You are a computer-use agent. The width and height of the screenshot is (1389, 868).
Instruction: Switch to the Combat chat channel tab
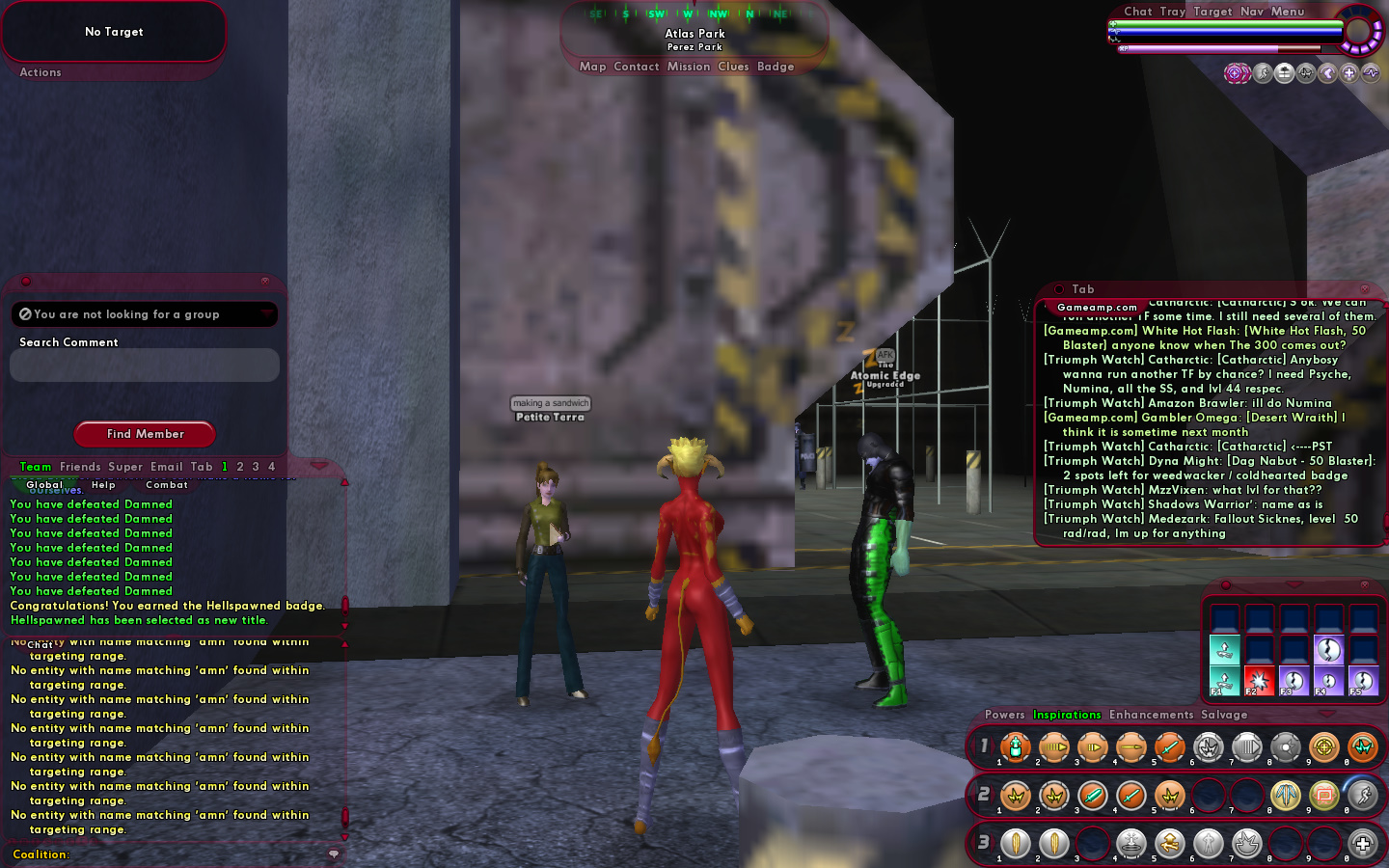pyautogui.click(x=166, y=485)
